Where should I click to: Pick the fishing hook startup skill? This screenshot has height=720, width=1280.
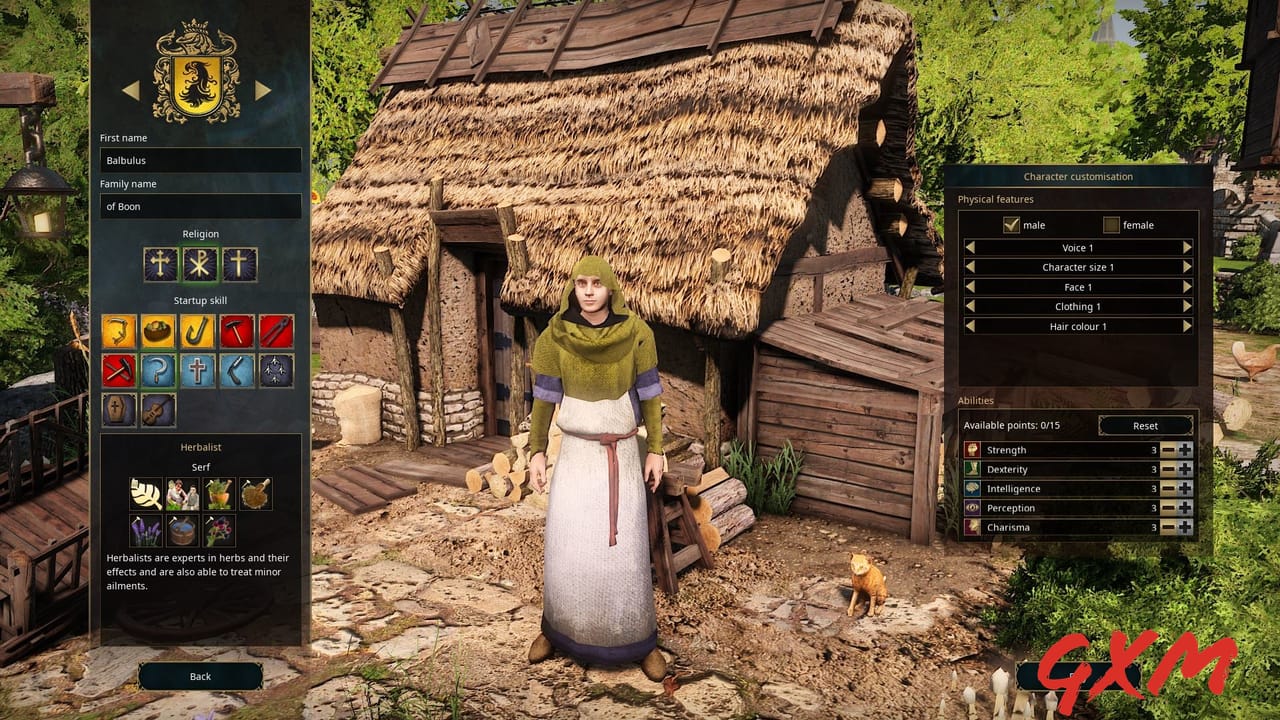click(198, 331)
